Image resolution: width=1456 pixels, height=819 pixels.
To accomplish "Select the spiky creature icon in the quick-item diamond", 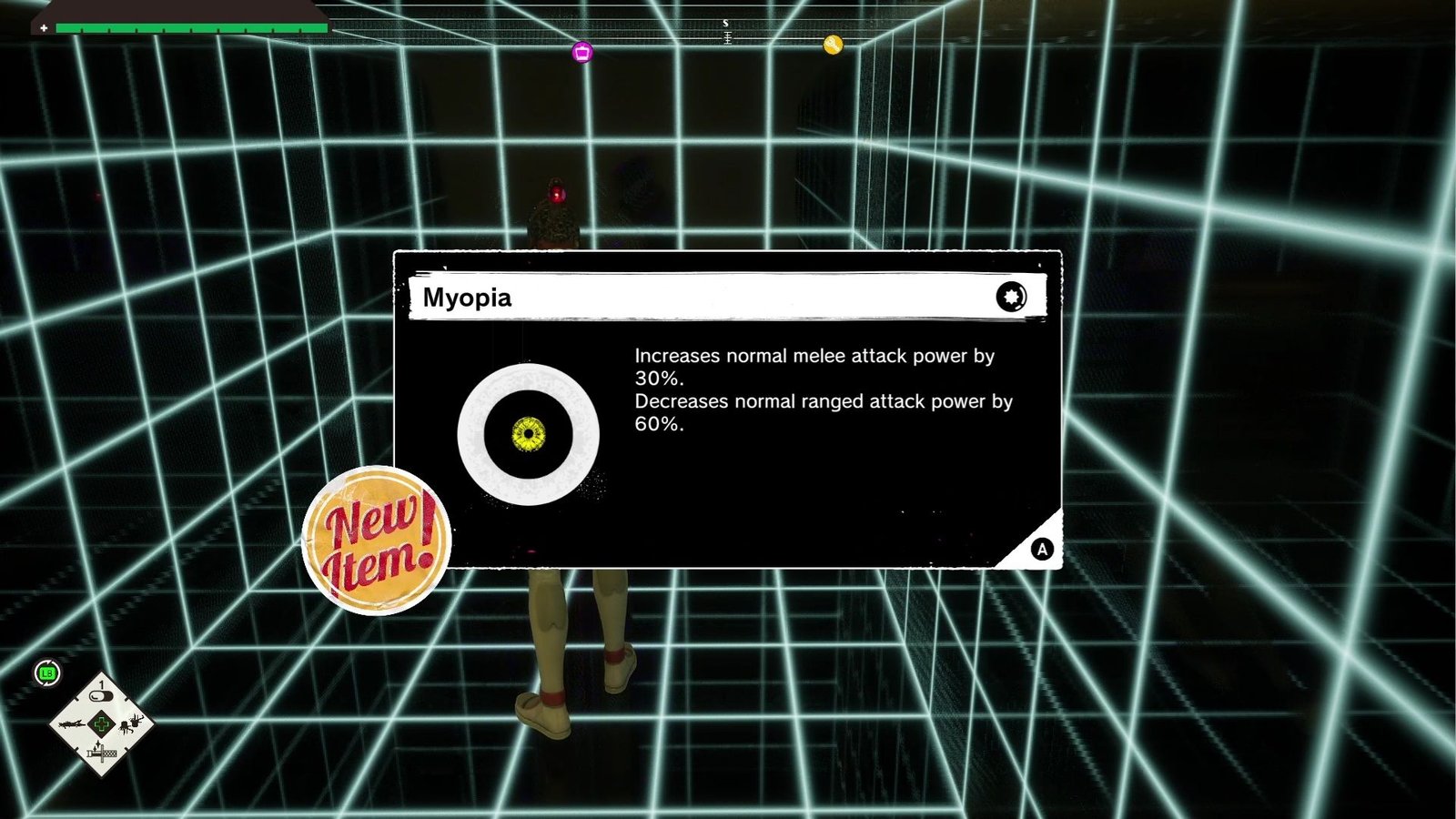I will (71, 724).
